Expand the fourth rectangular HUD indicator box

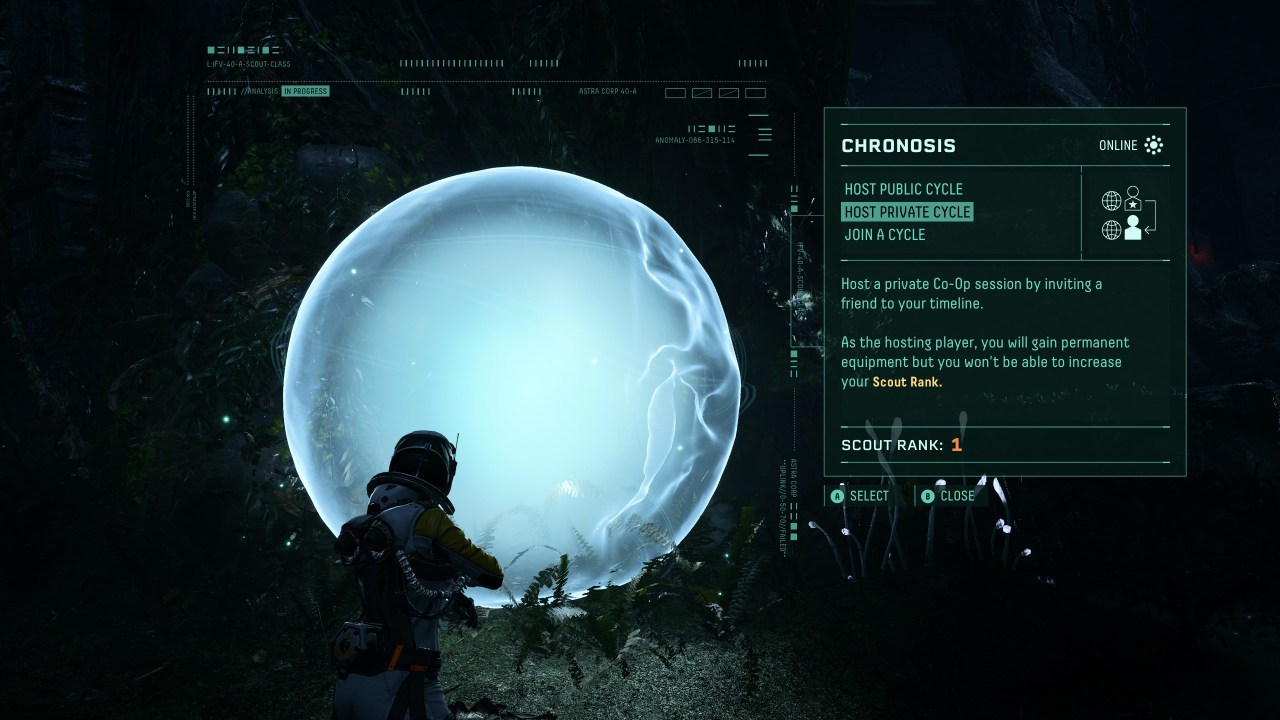[755, 92]
